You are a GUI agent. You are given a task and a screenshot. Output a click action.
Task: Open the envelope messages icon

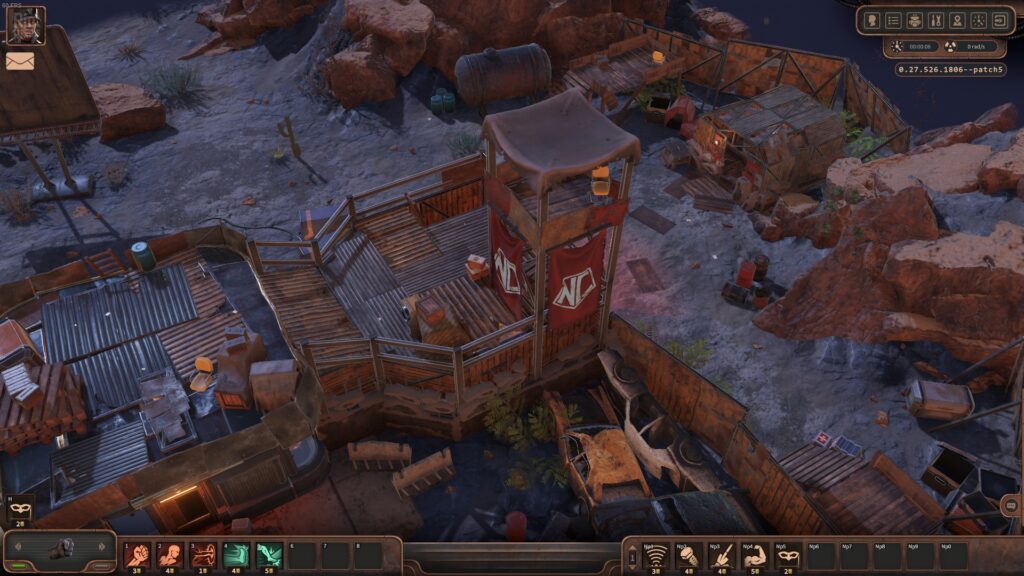(20, 61)
